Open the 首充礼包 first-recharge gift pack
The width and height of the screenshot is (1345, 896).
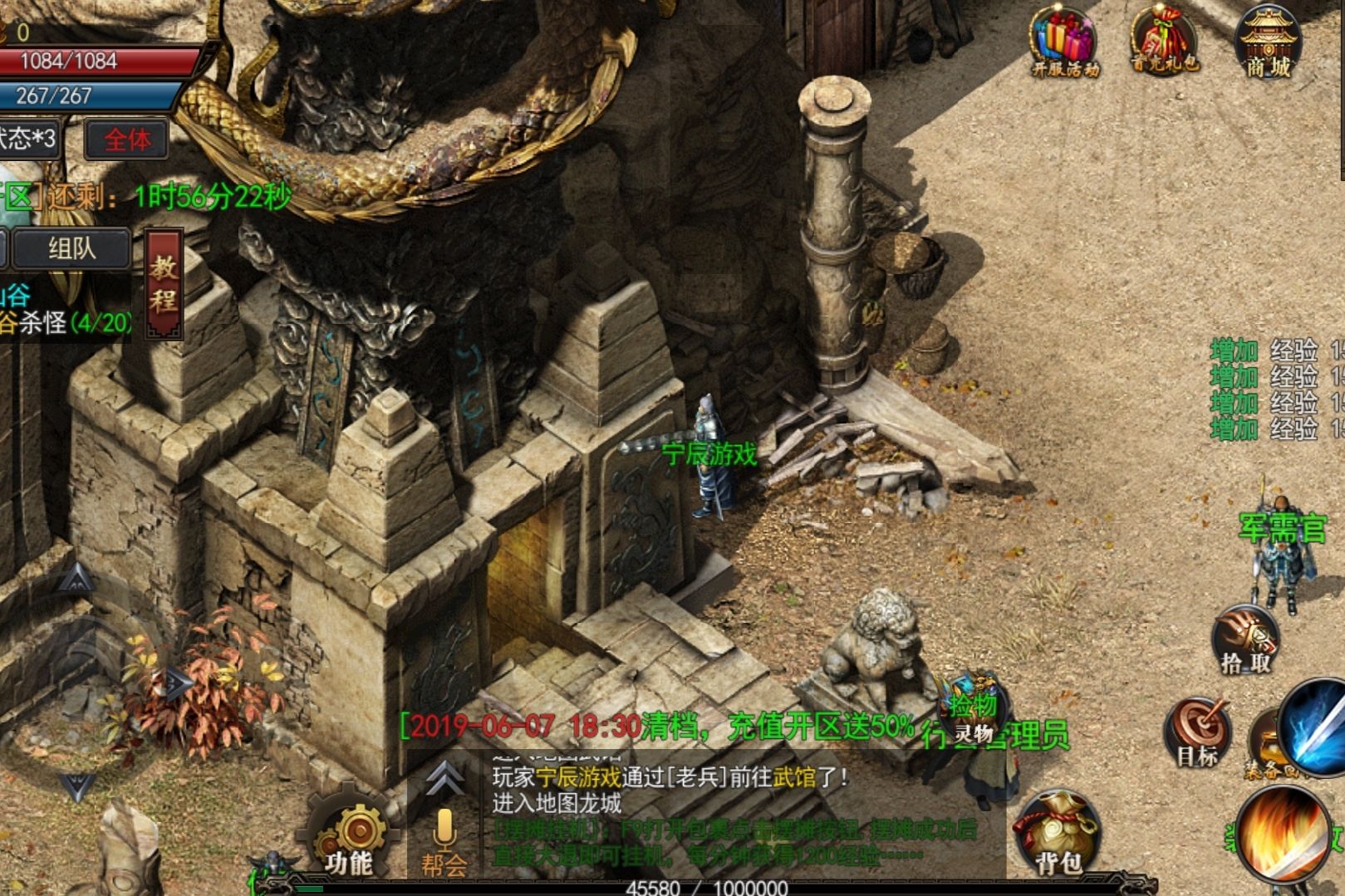[1165, 42]
